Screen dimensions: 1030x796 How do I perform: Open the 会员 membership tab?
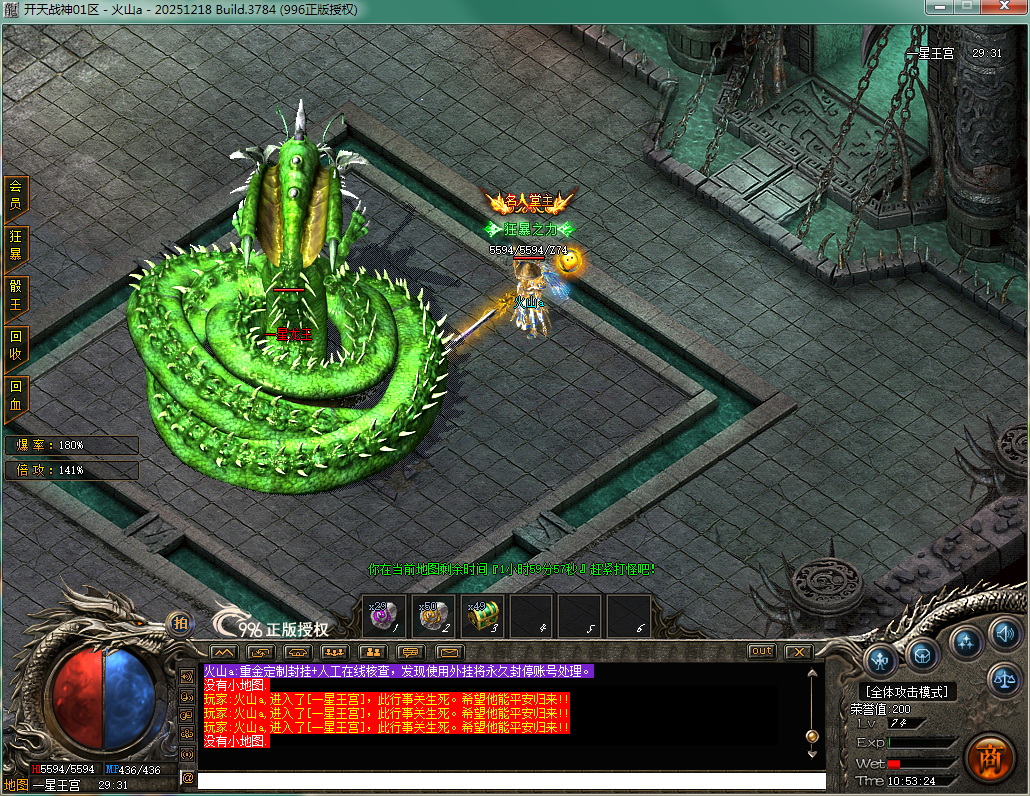(16, 194)
